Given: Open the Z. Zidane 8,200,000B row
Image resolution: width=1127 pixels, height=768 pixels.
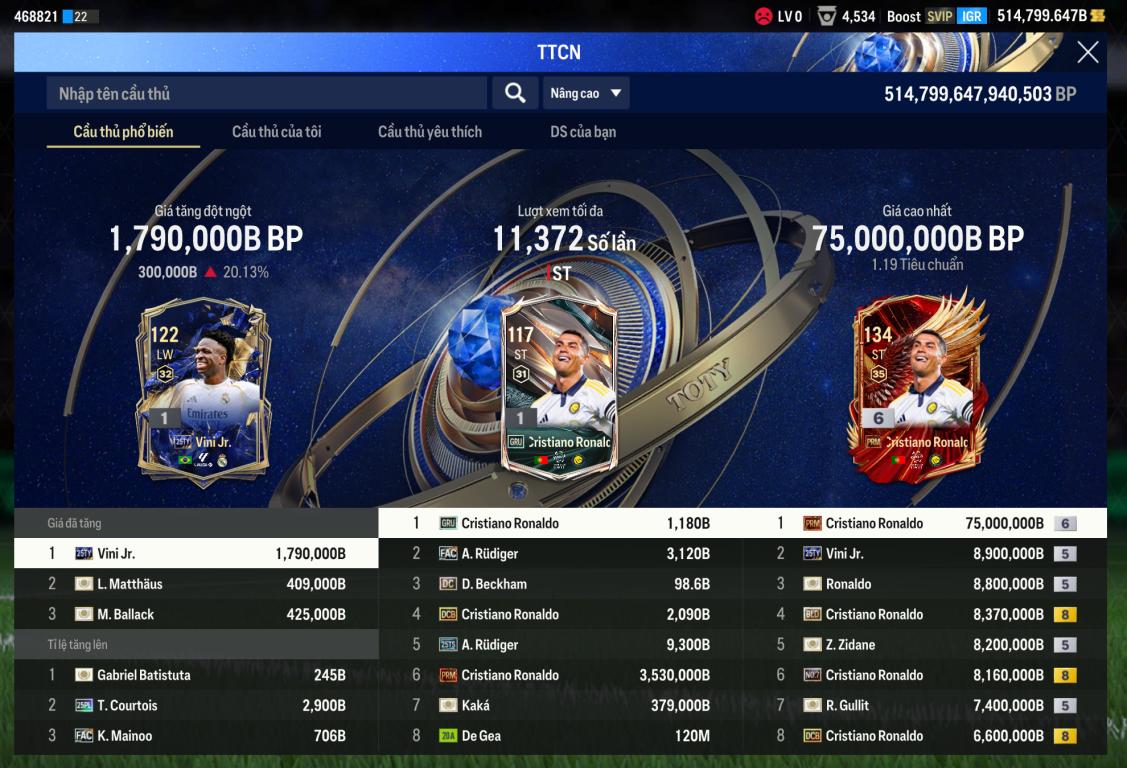Looking at the screenshot, I should point(924,645).
